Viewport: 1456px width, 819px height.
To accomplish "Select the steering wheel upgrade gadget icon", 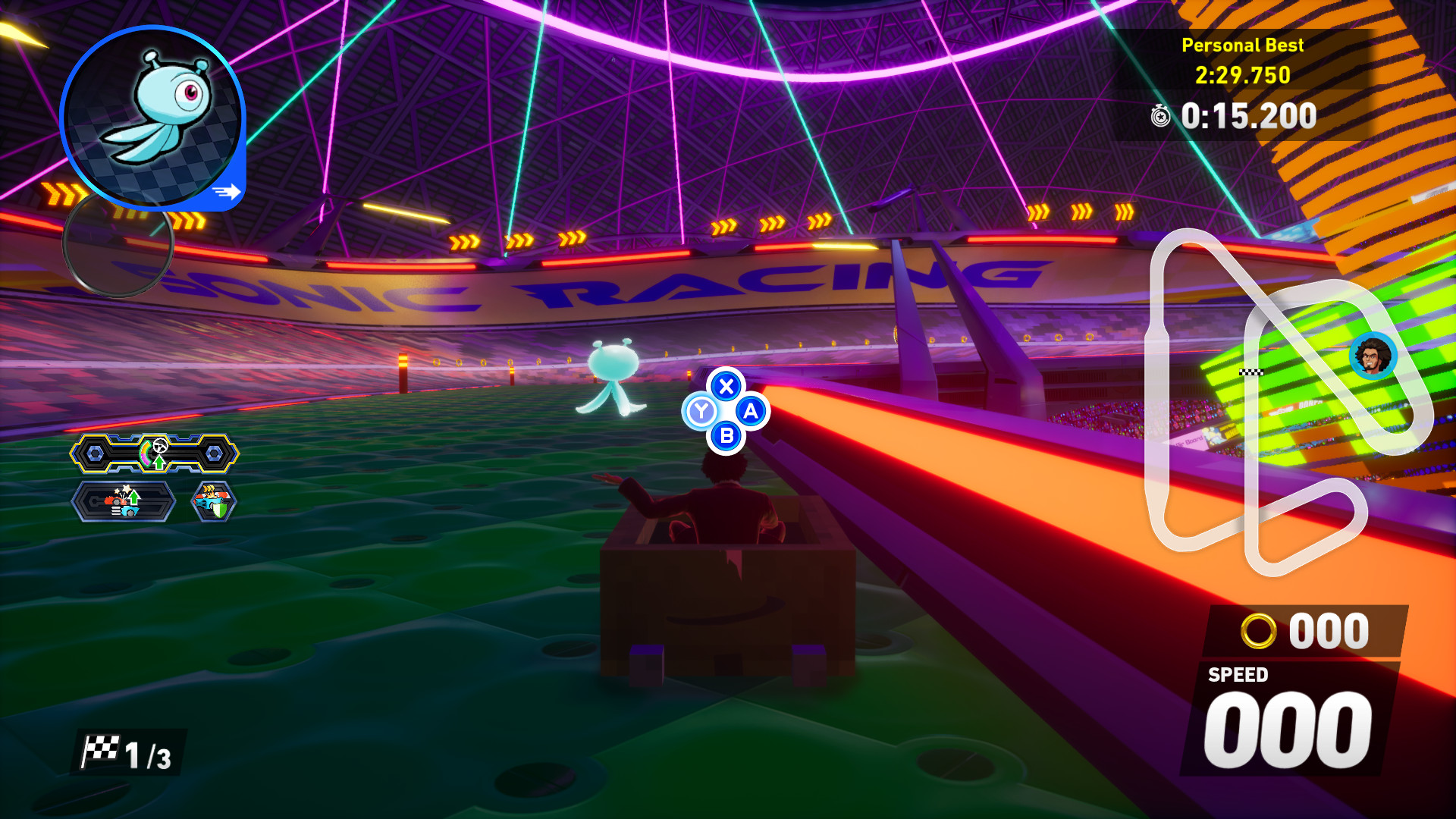I will click(160, 447).
